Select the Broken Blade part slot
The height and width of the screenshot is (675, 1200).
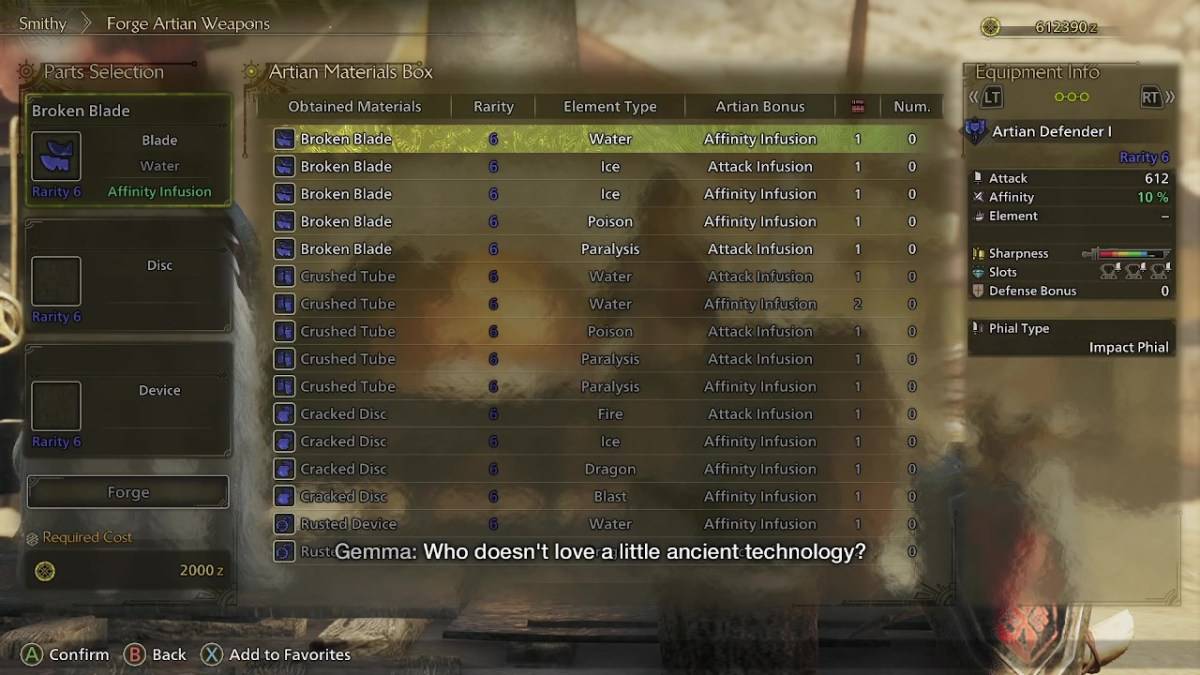pos(128,151)
